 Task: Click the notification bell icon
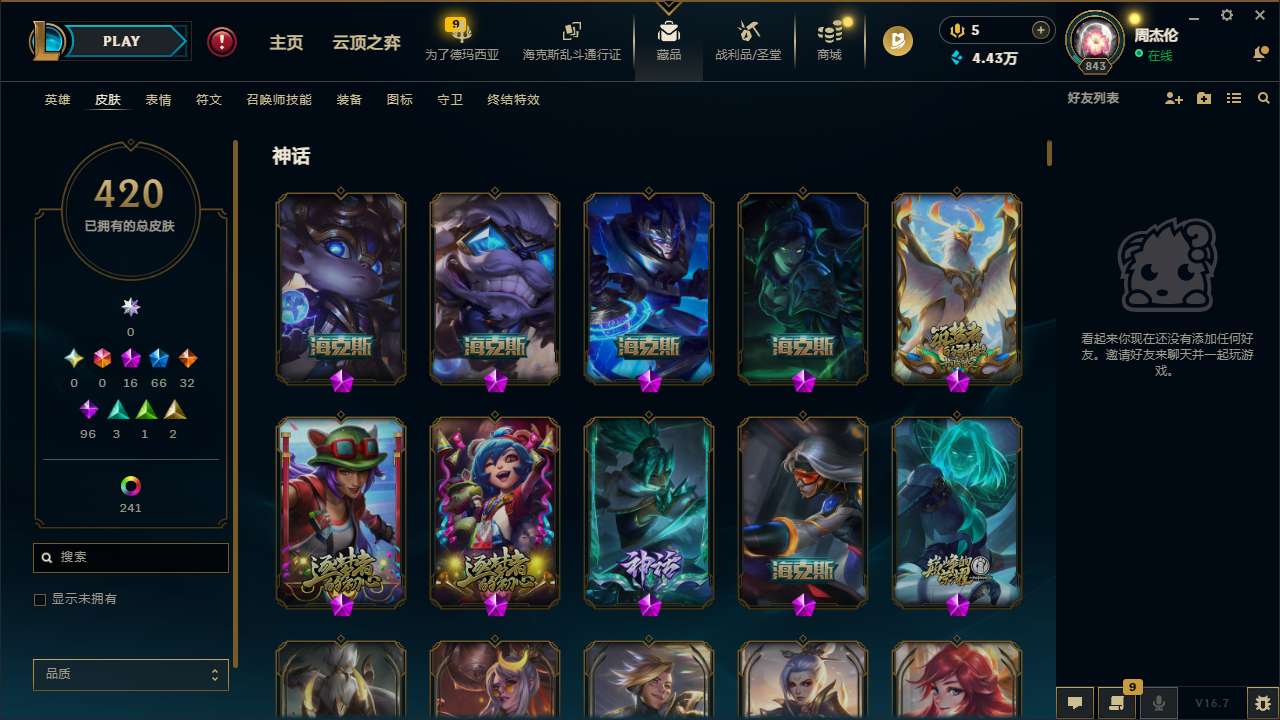(1258, 54)
